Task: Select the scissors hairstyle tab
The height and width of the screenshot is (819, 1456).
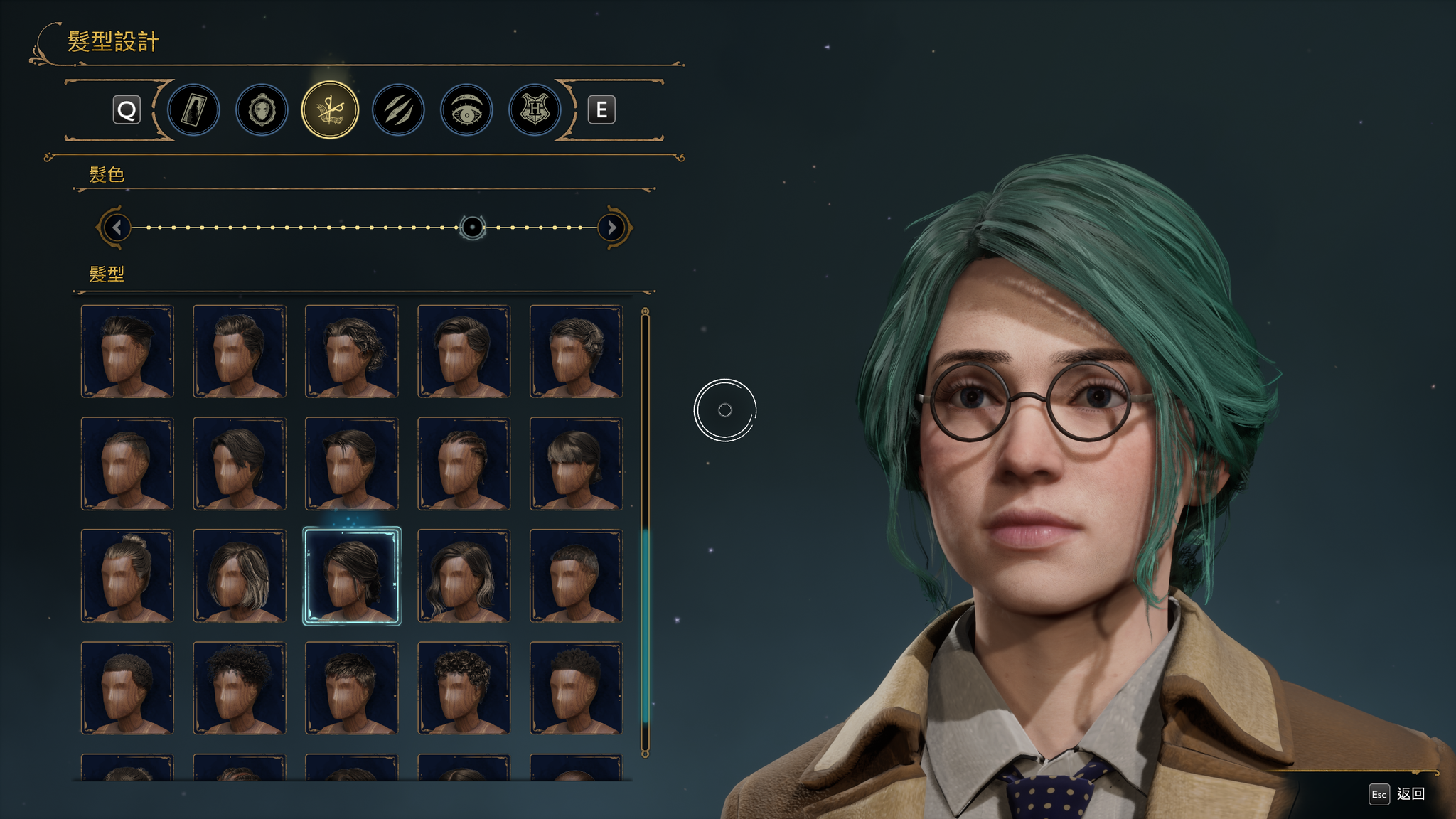Action: pos(330,110)
